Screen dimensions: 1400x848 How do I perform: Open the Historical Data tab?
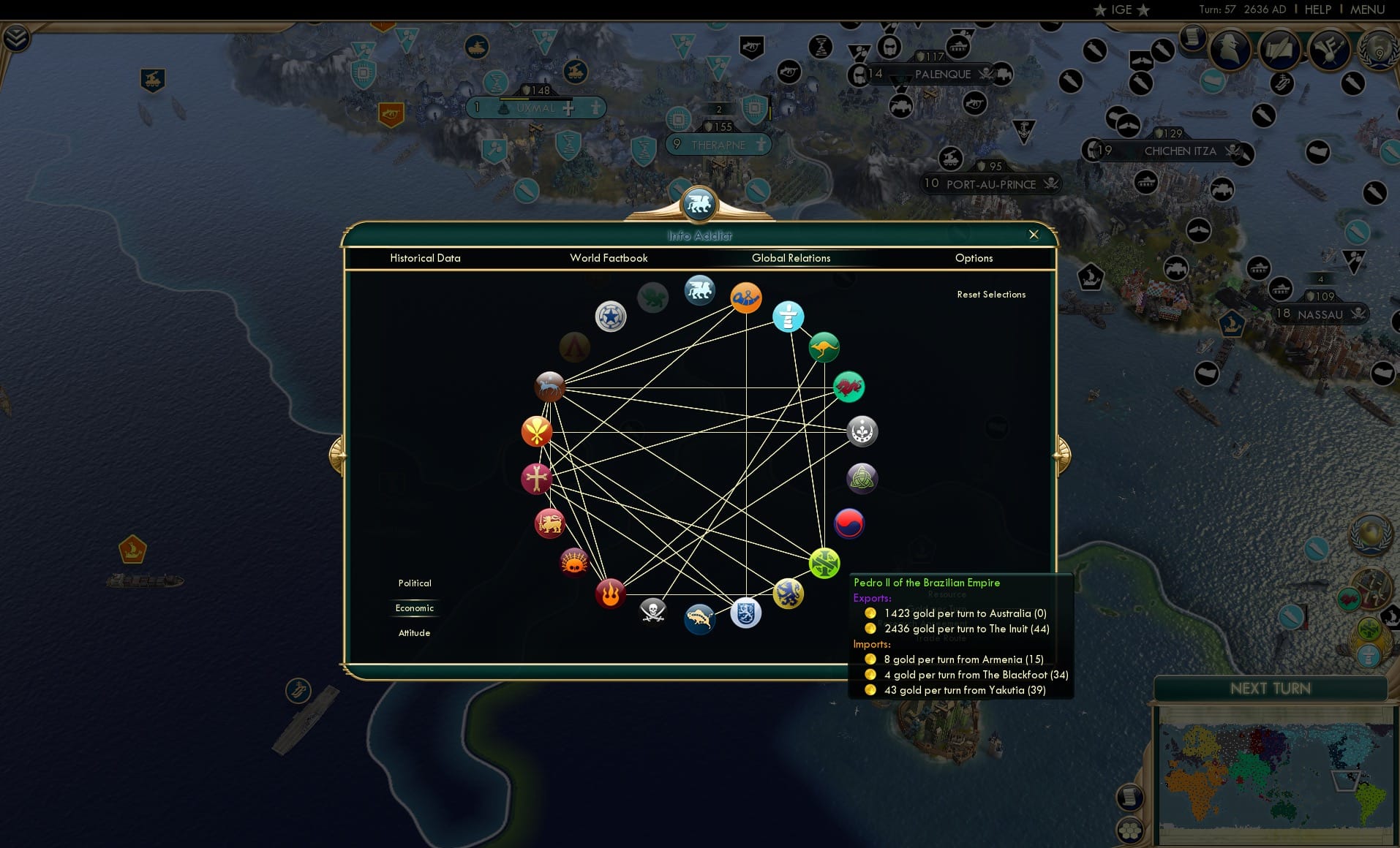[x=426, y=258]
